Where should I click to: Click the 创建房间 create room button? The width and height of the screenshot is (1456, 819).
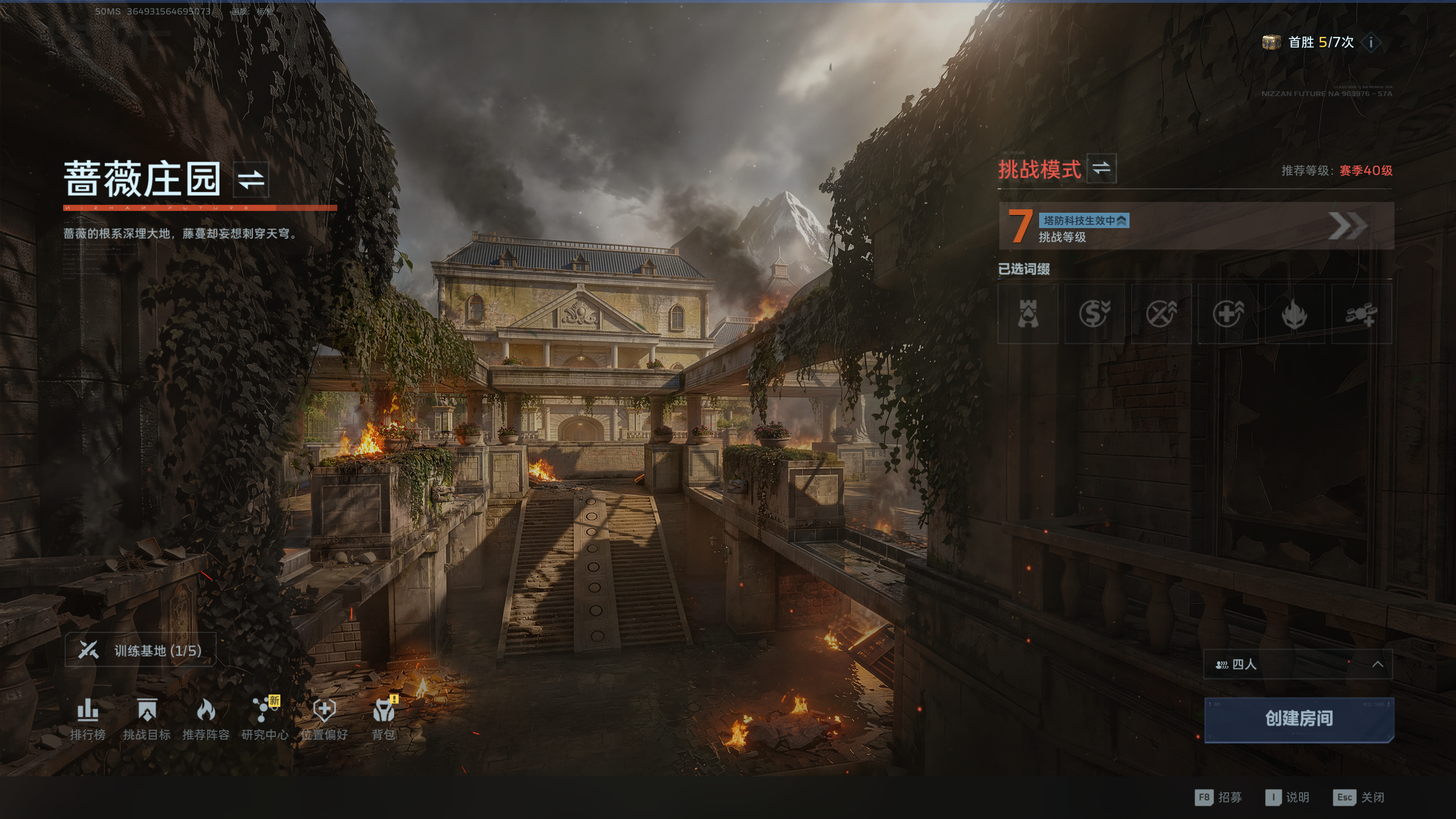(x=1298, y=719)
